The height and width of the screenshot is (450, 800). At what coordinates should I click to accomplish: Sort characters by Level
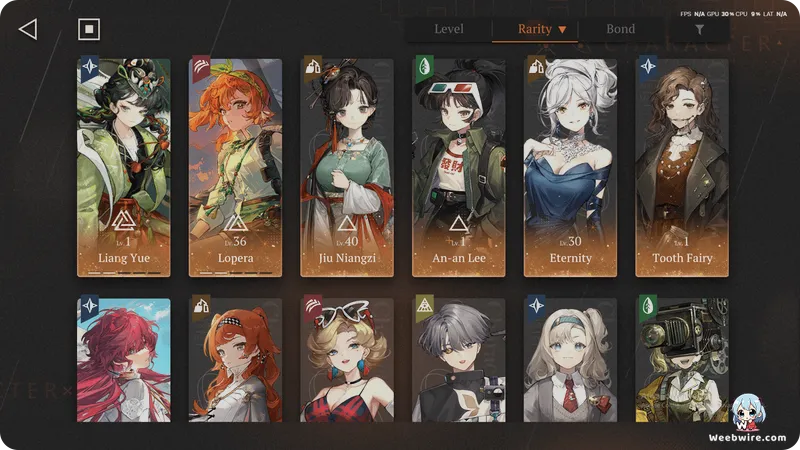pyautogui.click(x=448, y=29)
